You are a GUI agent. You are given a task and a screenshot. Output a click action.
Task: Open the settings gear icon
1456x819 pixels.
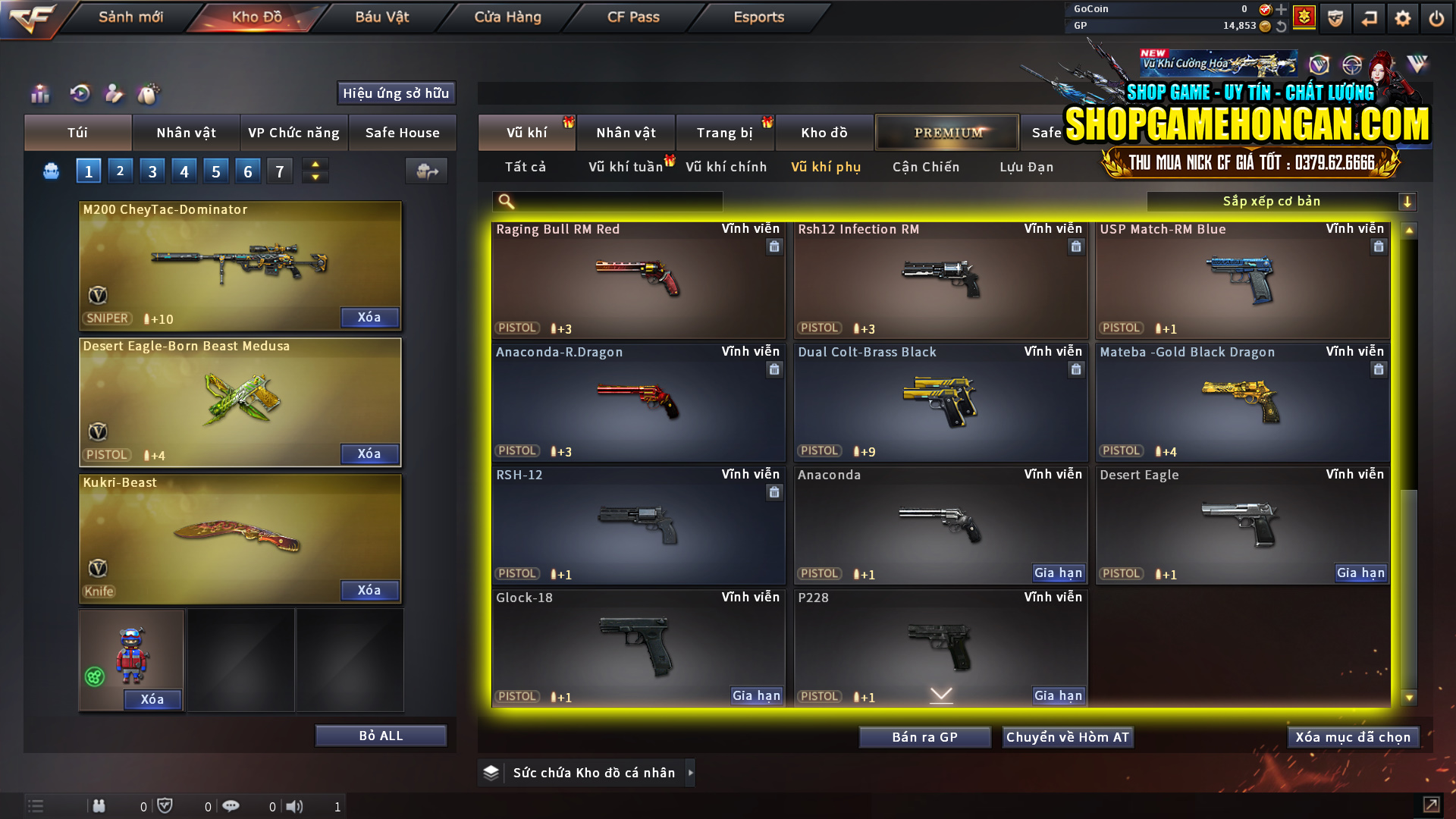click(x=1404, y=17)
